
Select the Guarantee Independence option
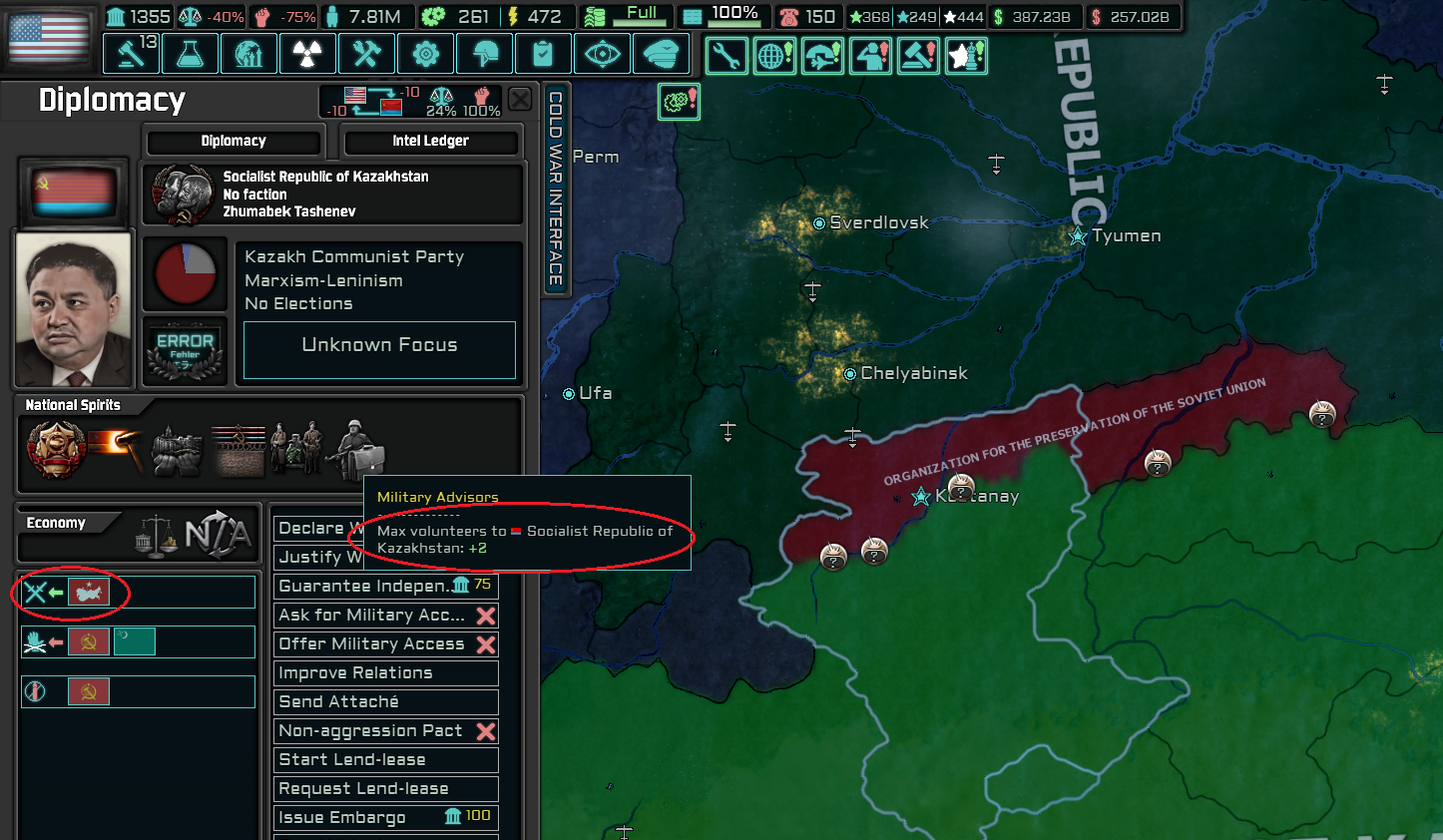[x=385, y=586]
